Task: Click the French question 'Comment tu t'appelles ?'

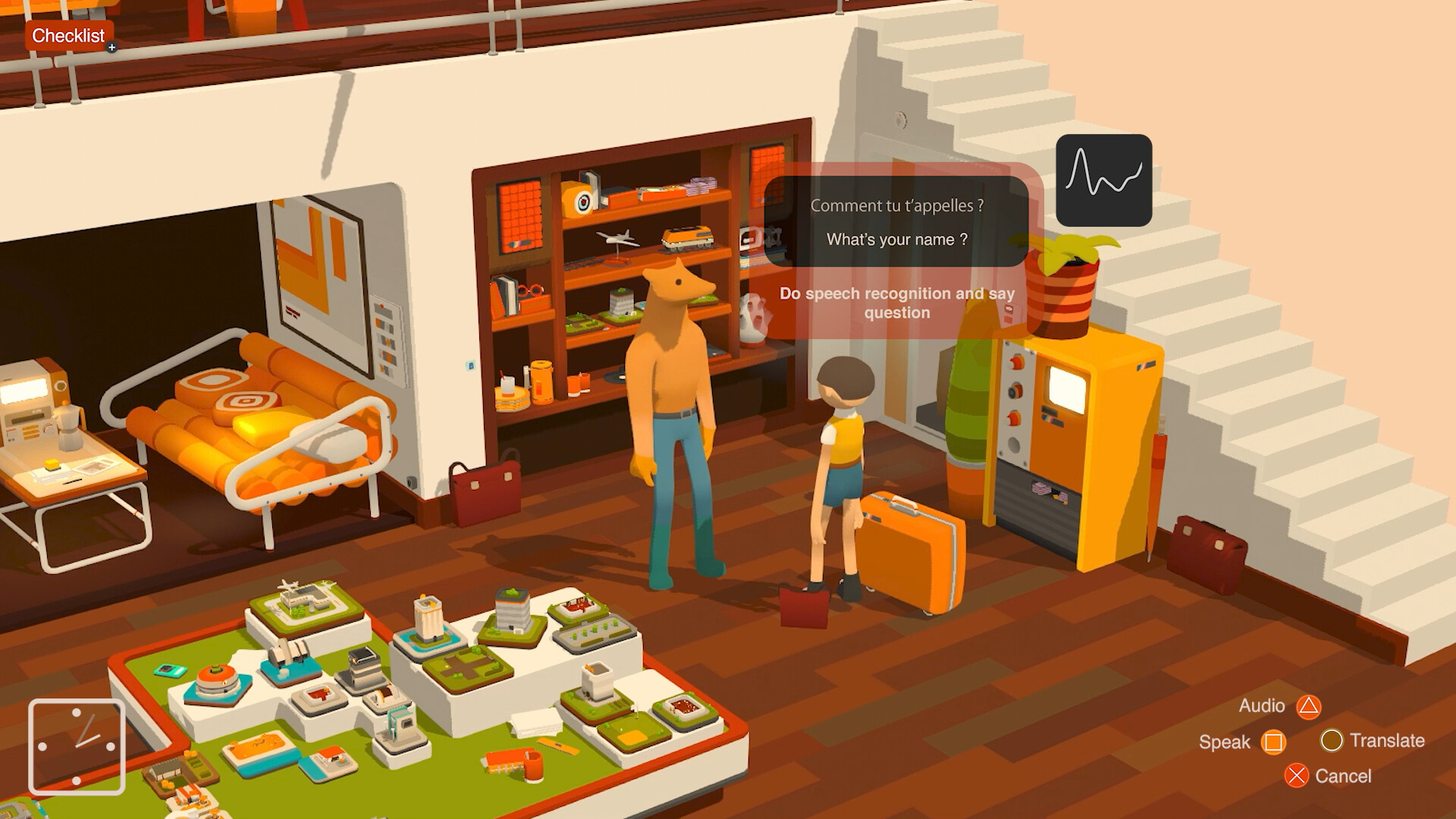Action: coord(896,205)
